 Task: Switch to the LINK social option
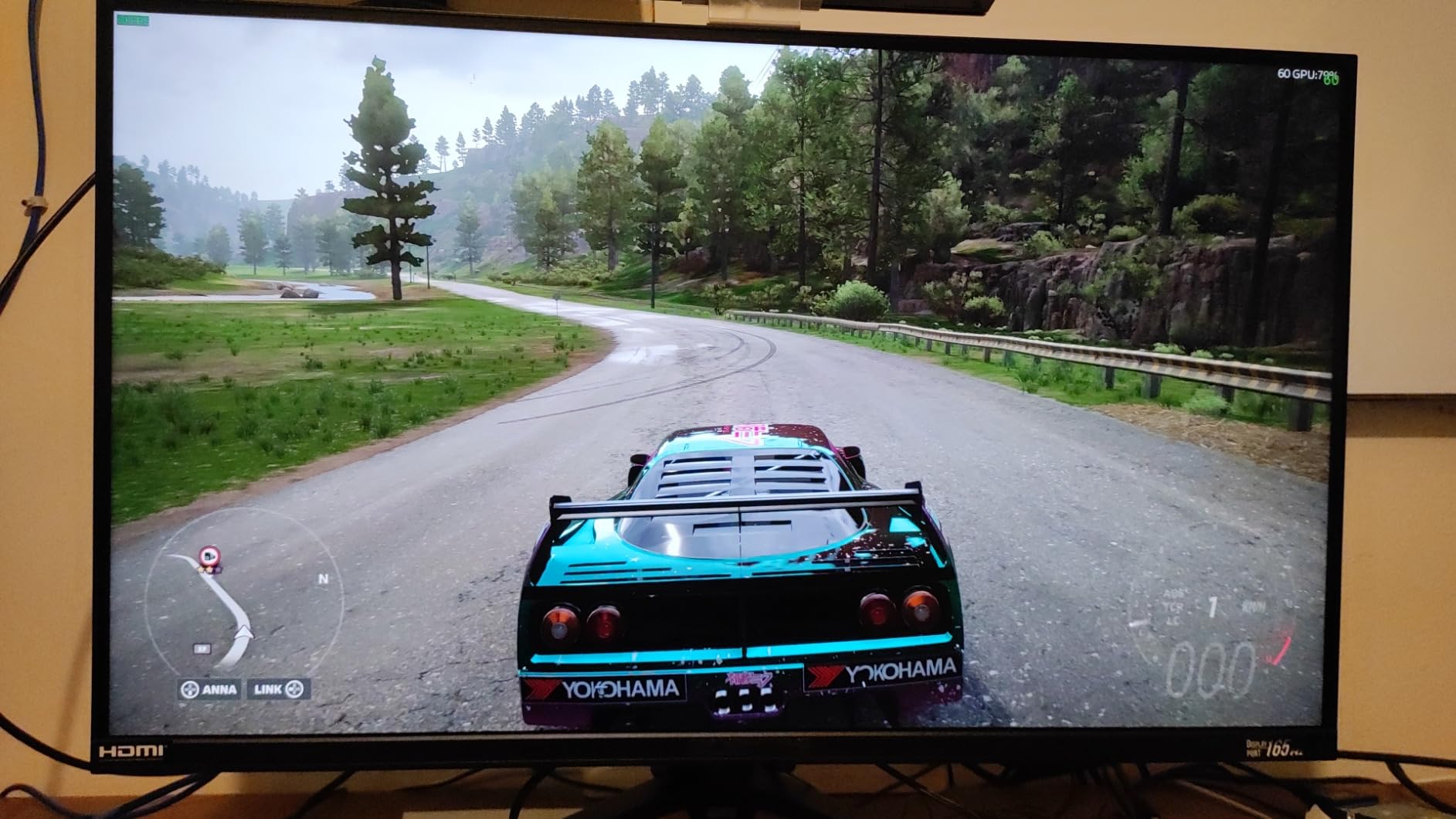pyautogui.click(x=268, y=689)
